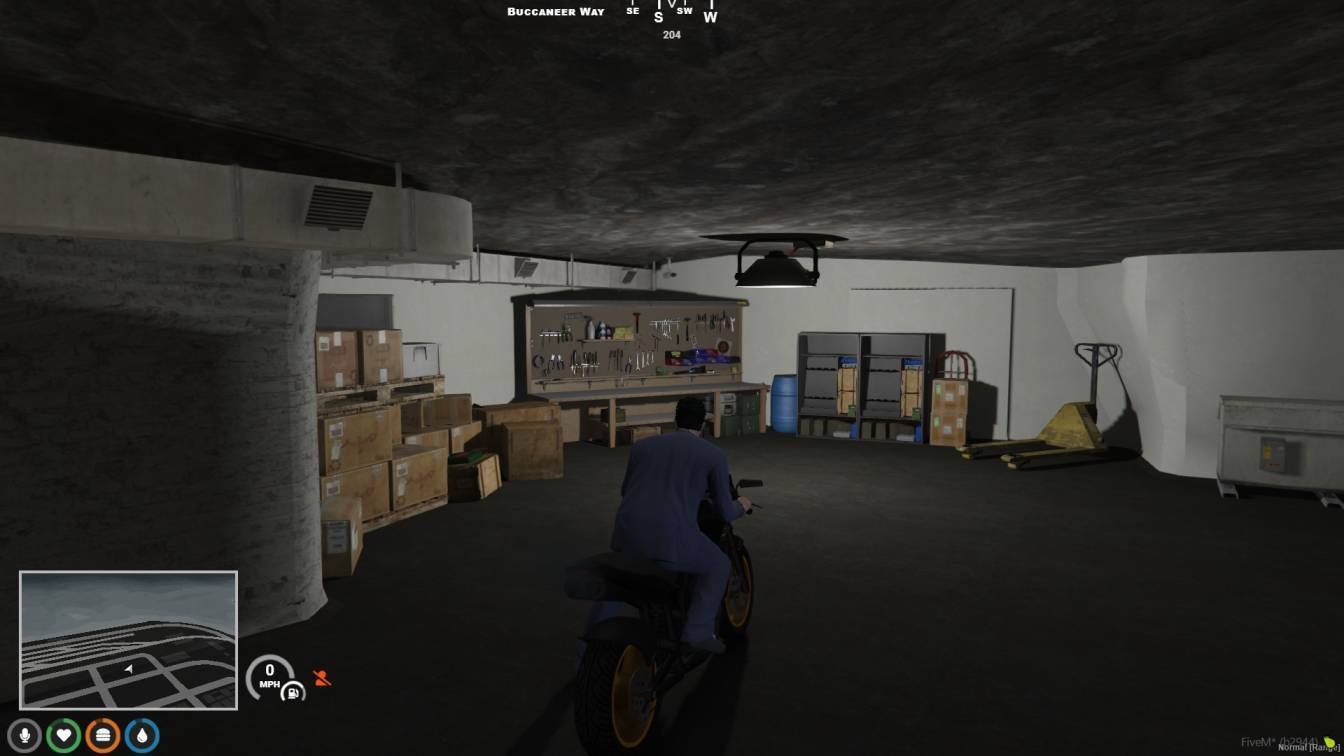Select the green heart health icon
This screenshot has height=756, width=1344.
click(x=64, y=736)
